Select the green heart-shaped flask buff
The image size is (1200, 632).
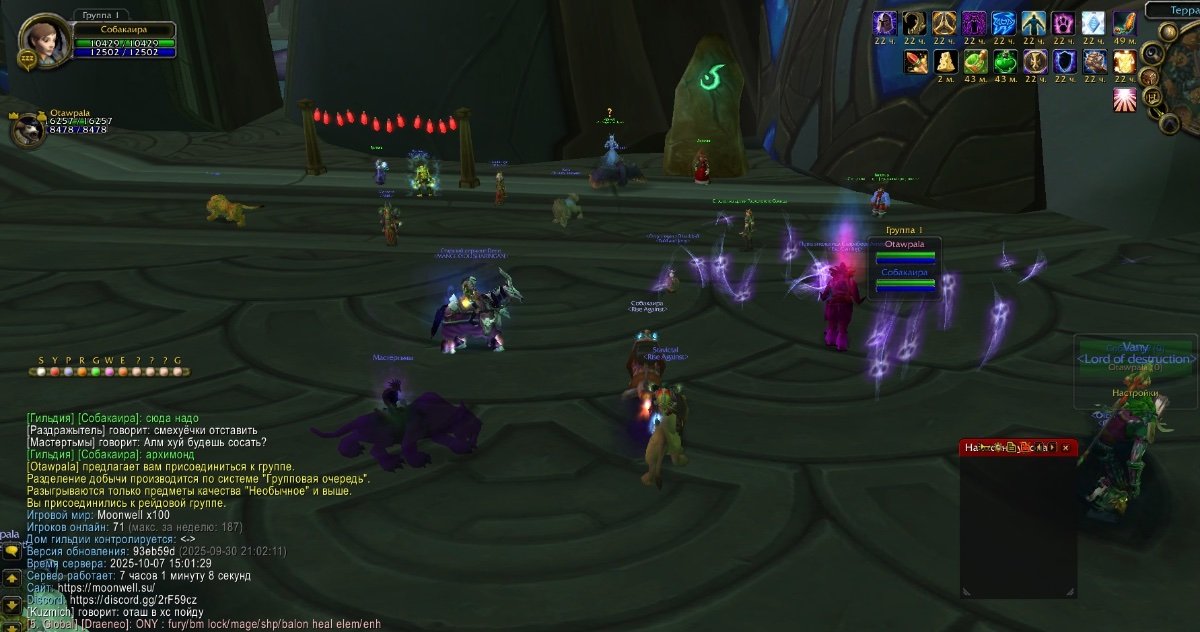coord(1004,62)
